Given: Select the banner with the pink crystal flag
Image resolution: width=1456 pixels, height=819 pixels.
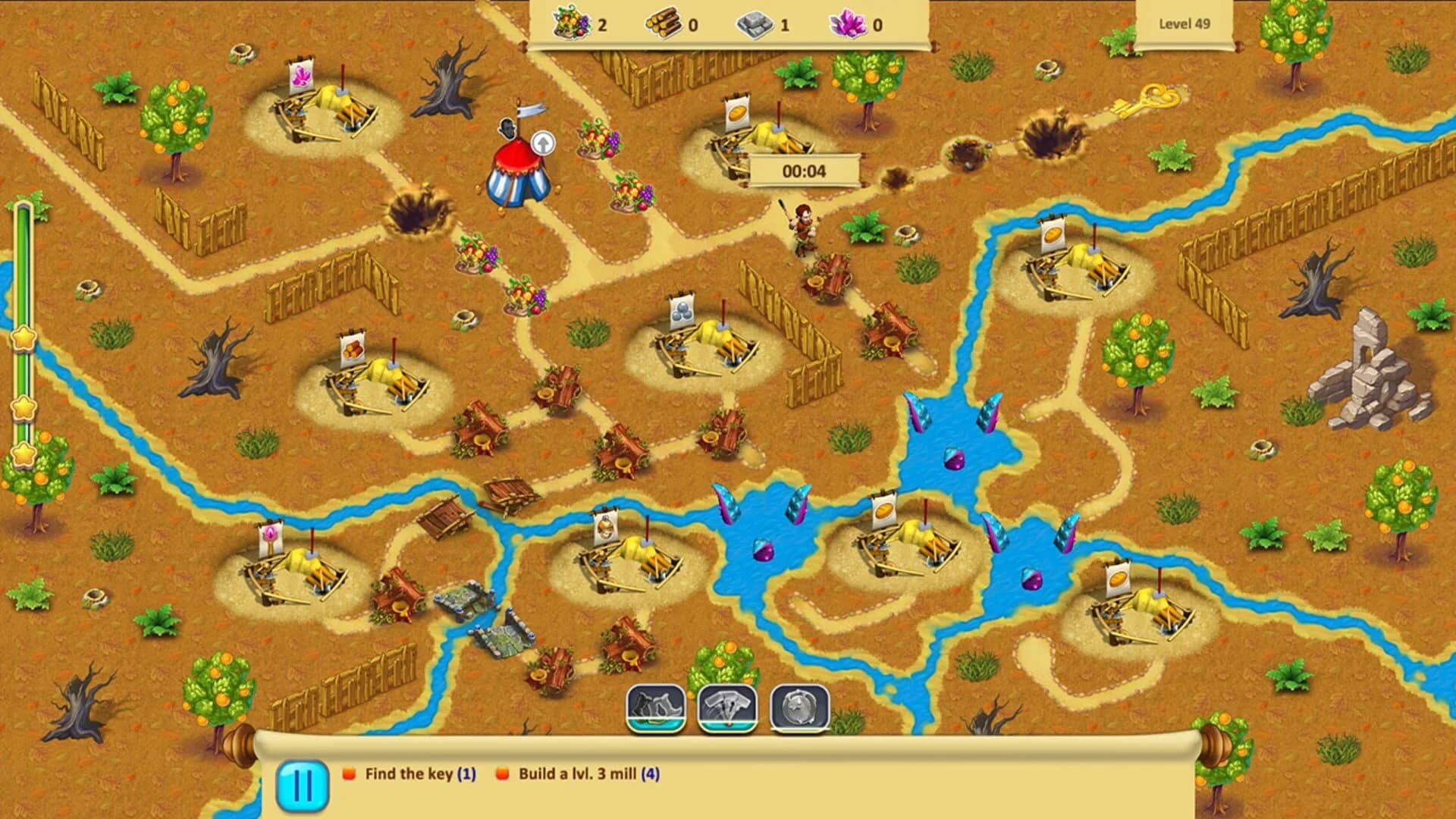Looking at the screenshot, I should 303,76.
